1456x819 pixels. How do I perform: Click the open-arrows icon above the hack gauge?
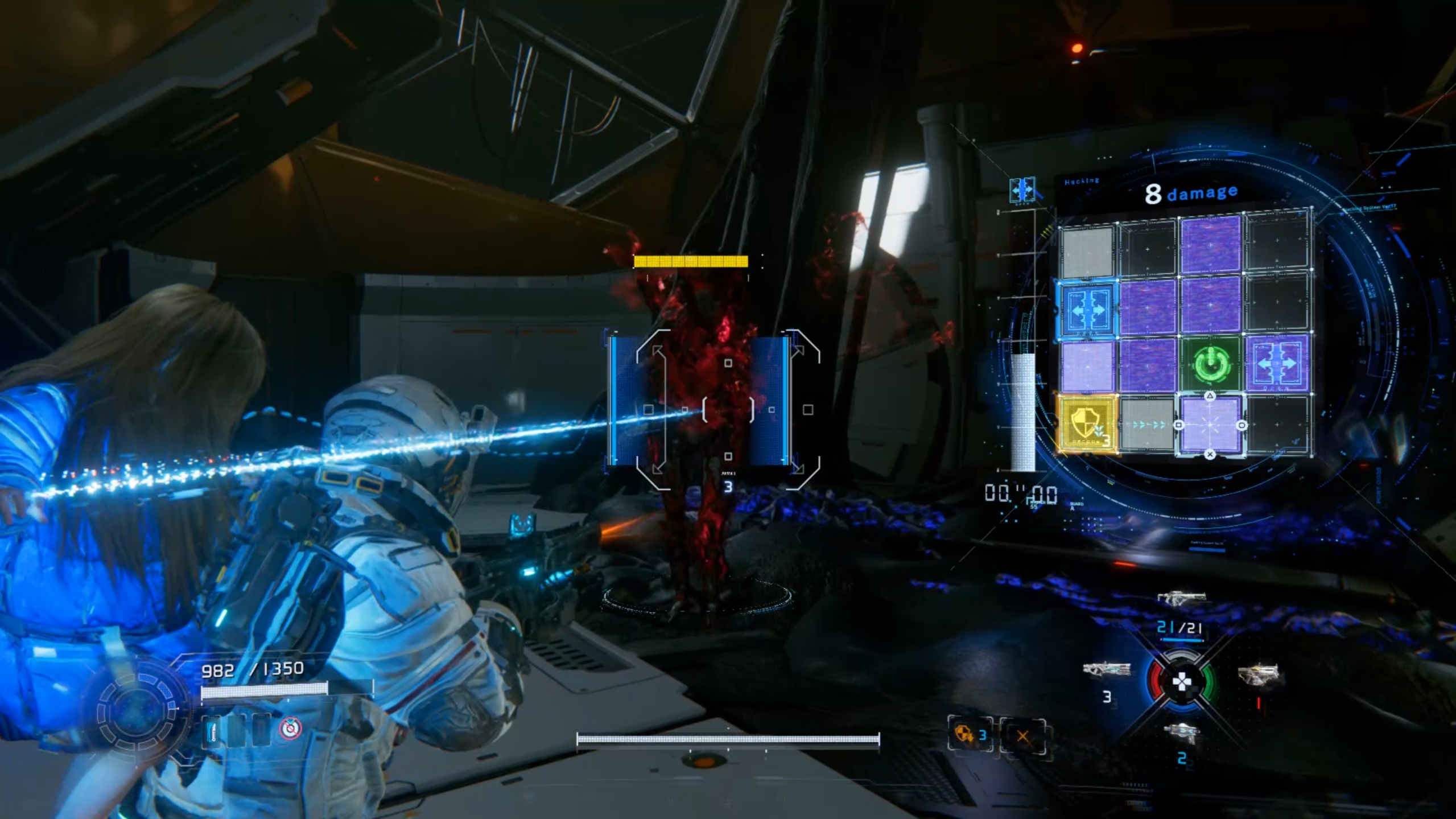(x=1022, y=189)
